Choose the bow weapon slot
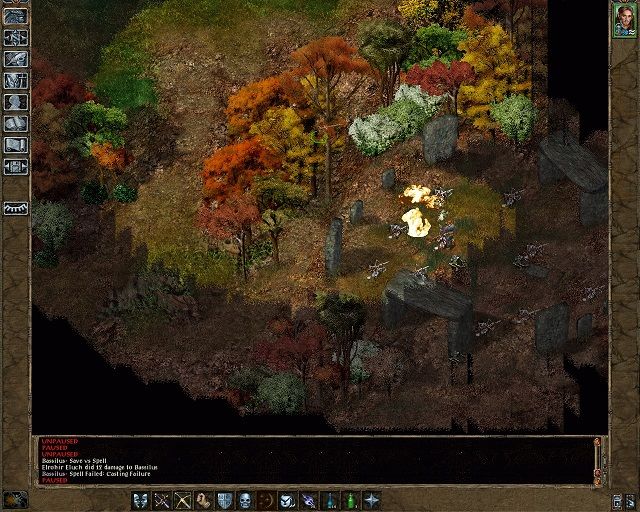This screenshot has height=512, width=640. click(183, 499)
